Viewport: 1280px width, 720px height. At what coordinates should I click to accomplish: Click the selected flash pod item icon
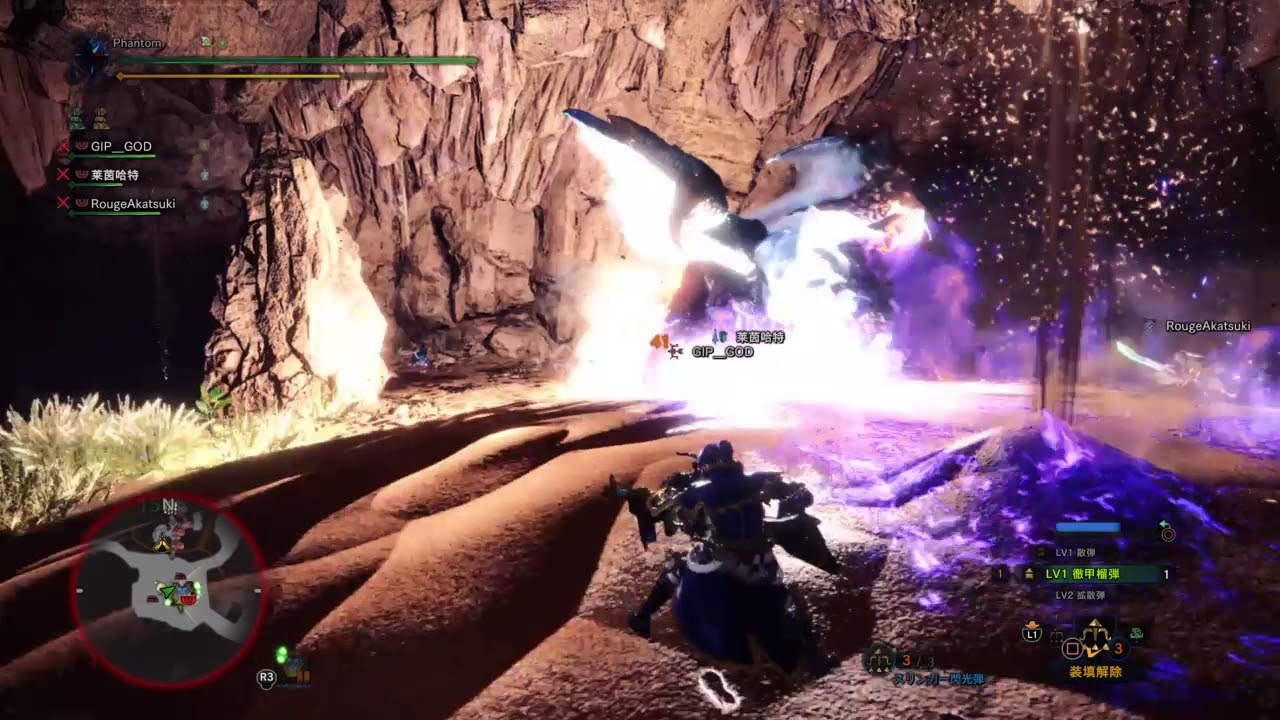[x=1096, y=634]
